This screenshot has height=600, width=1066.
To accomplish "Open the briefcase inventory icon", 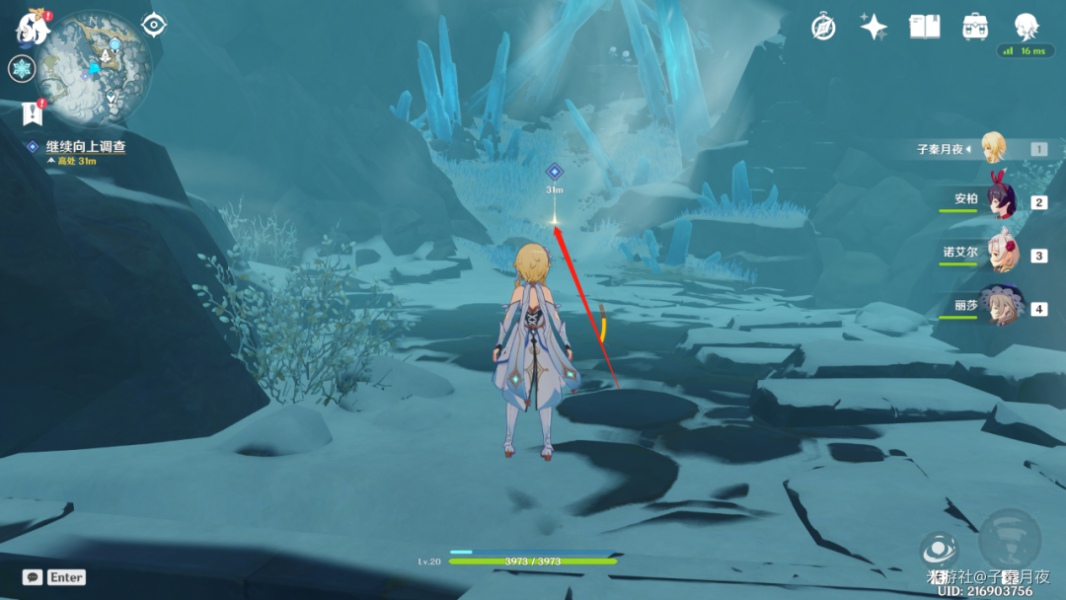I will (x=975, y=27).
